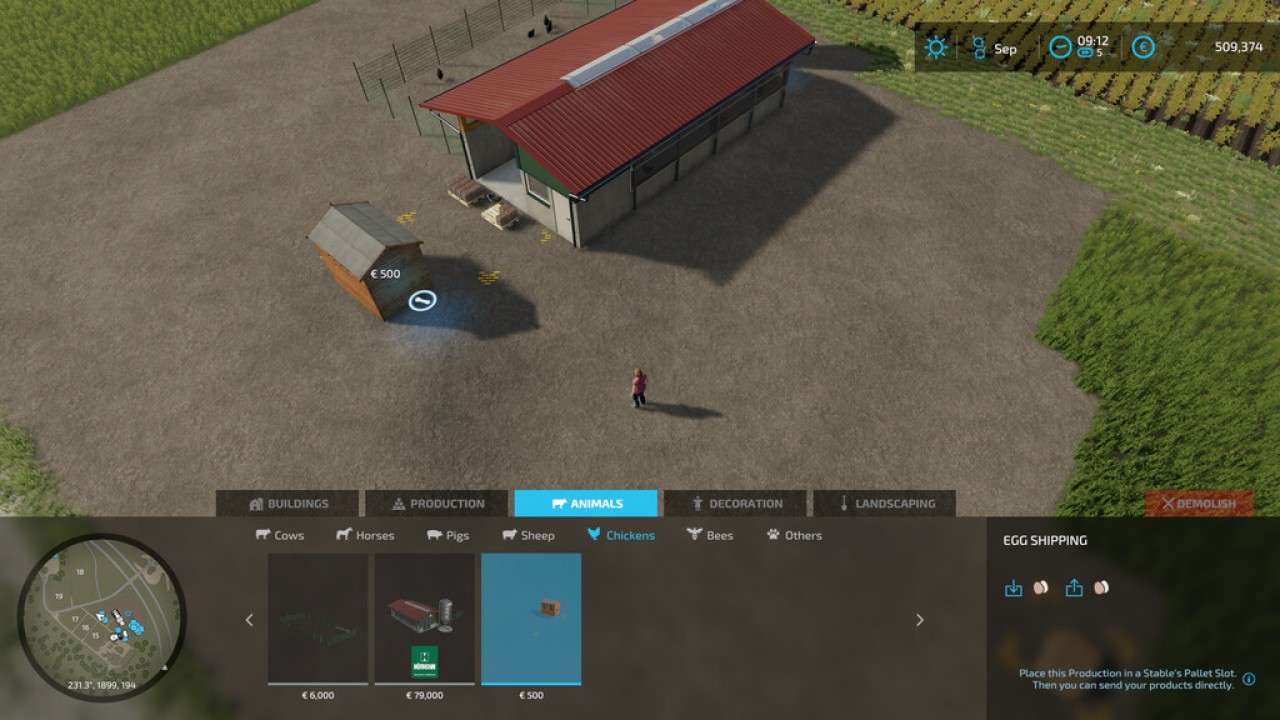The image size is (1280, 720).
Task: Select the weather forecast sun icon
Action: 936,47
